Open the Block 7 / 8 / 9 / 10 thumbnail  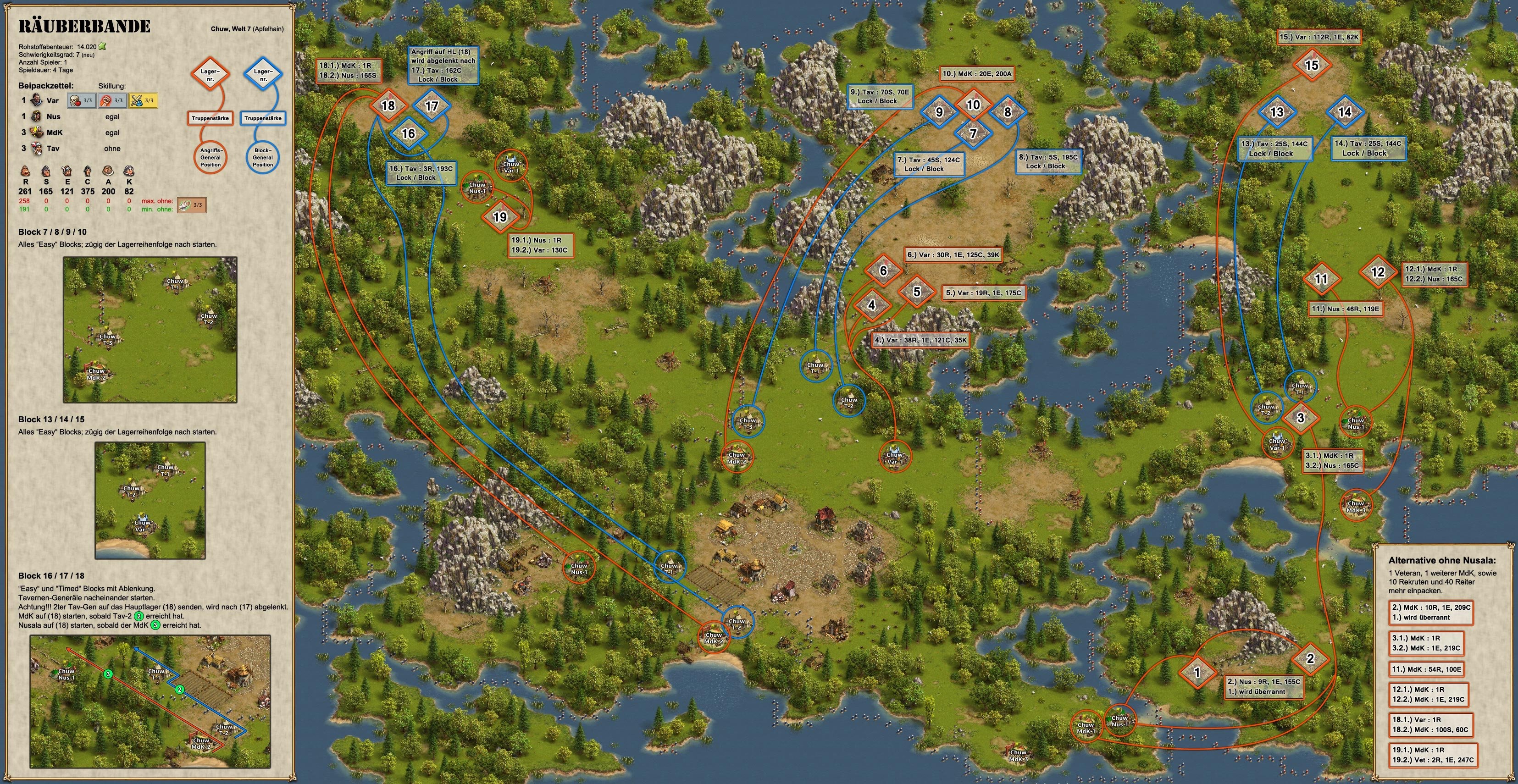150,330
